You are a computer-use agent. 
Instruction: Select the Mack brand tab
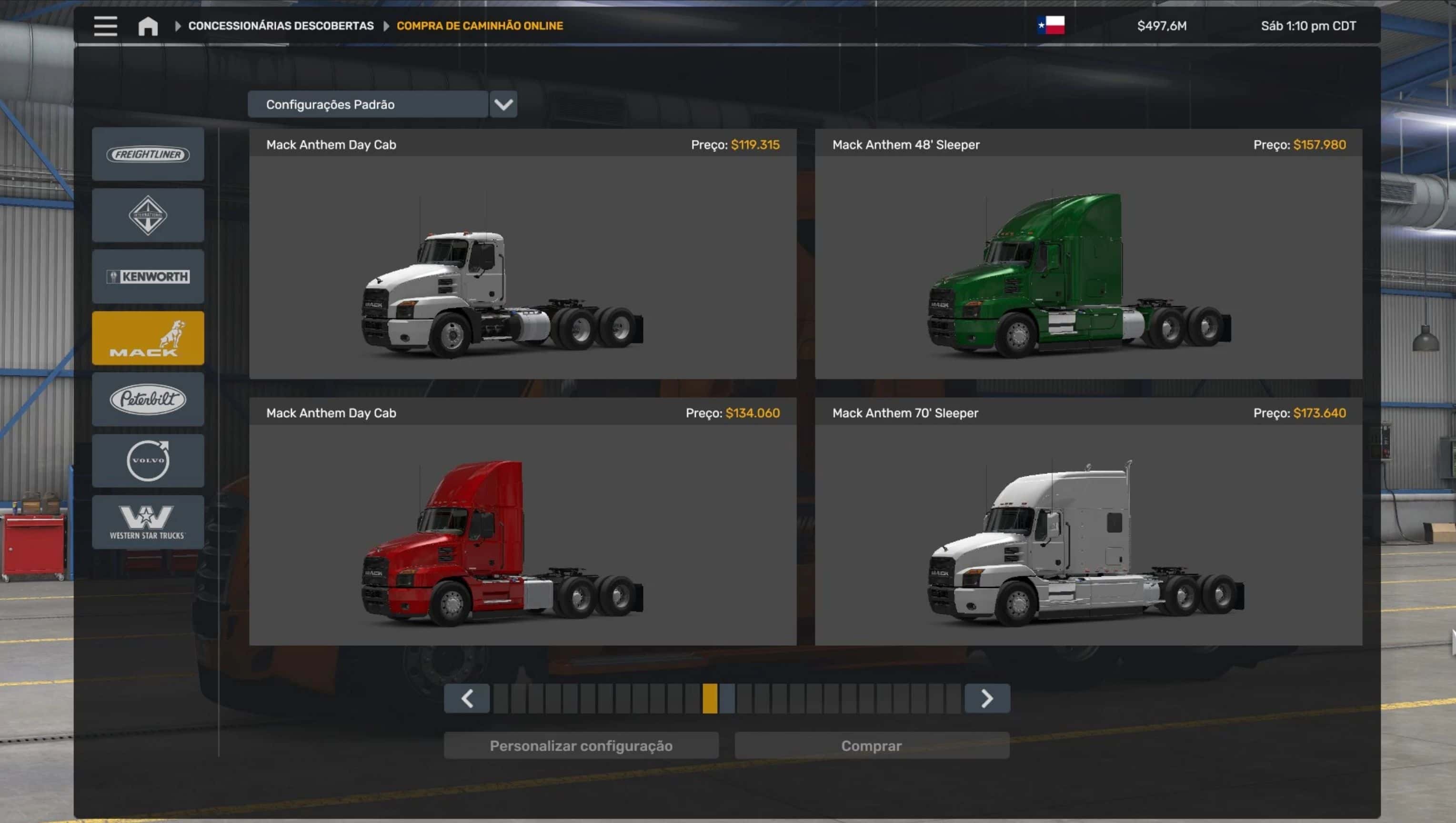pyautogui.click(x=148, y=338)
